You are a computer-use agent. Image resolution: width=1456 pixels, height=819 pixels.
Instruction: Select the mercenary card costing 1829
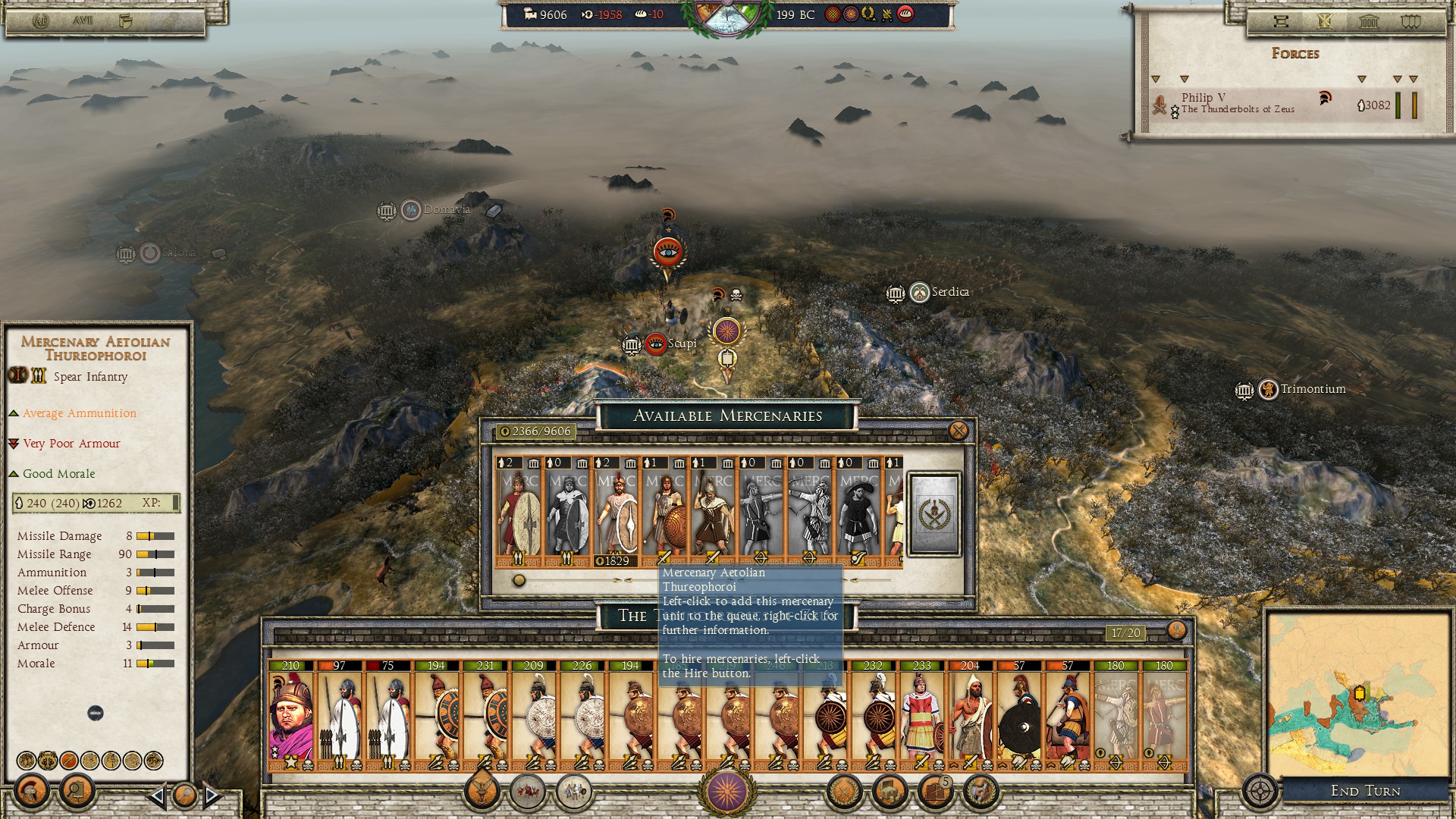tap(616, 512)
